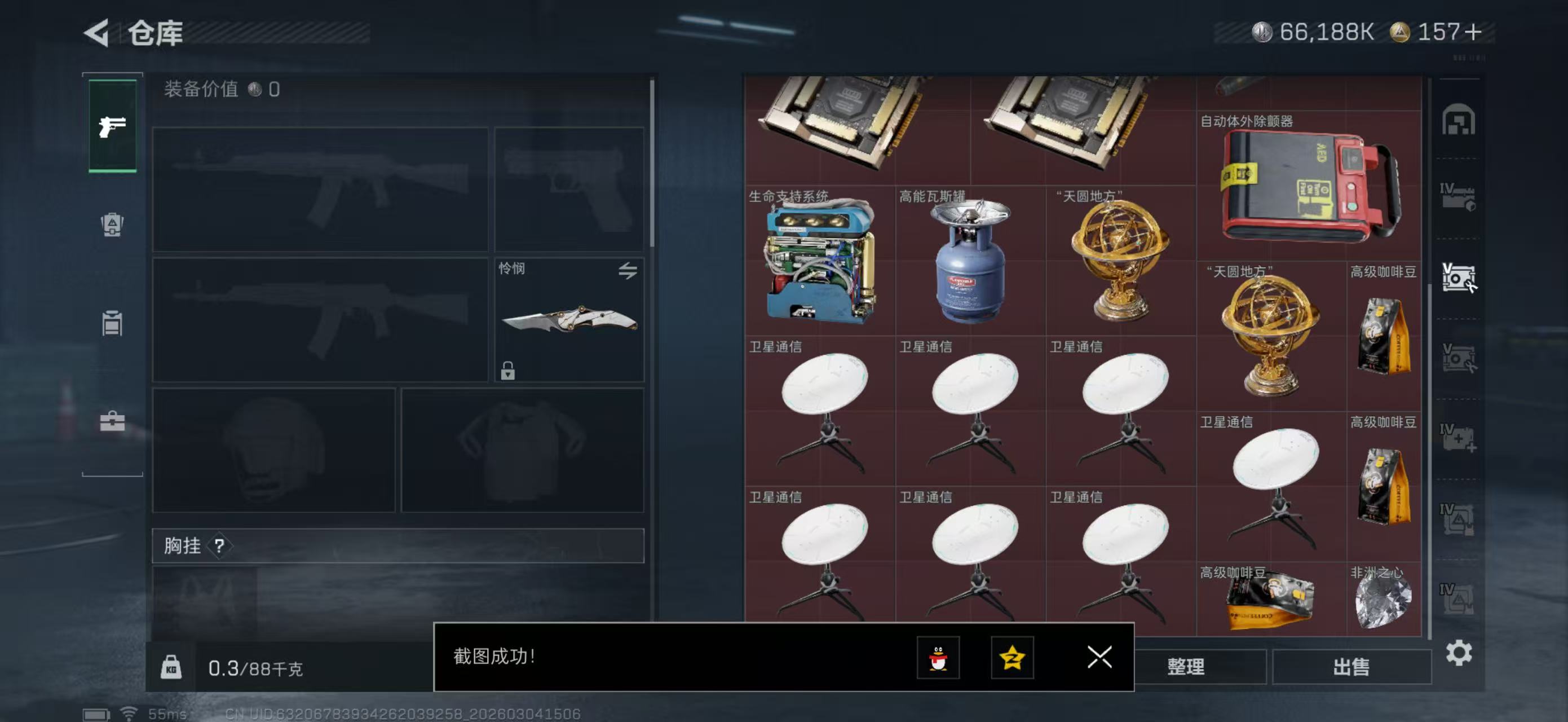Open the backpack equipment tab
1568x722 pixels.
(113, 224)
